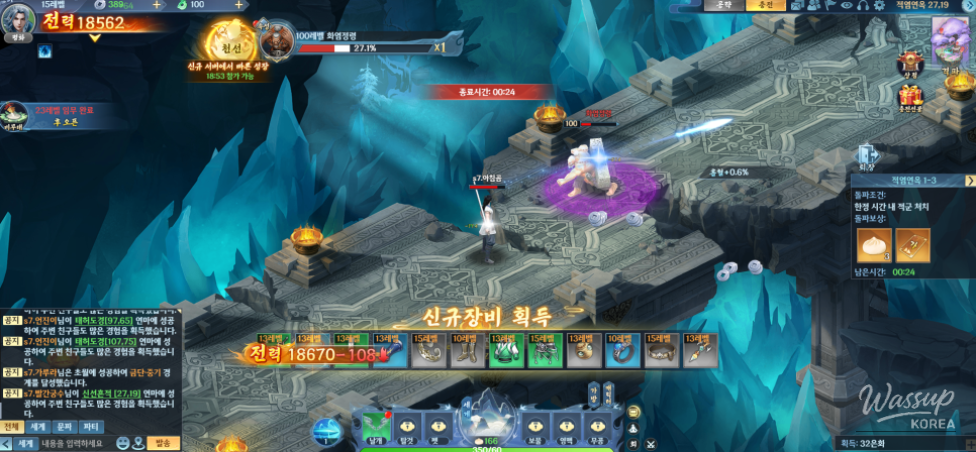The image size is (976, 452).
Task: Switch chat to the 문파 (guild) tab
Action: pyautogui.click(x=64, y=427)
